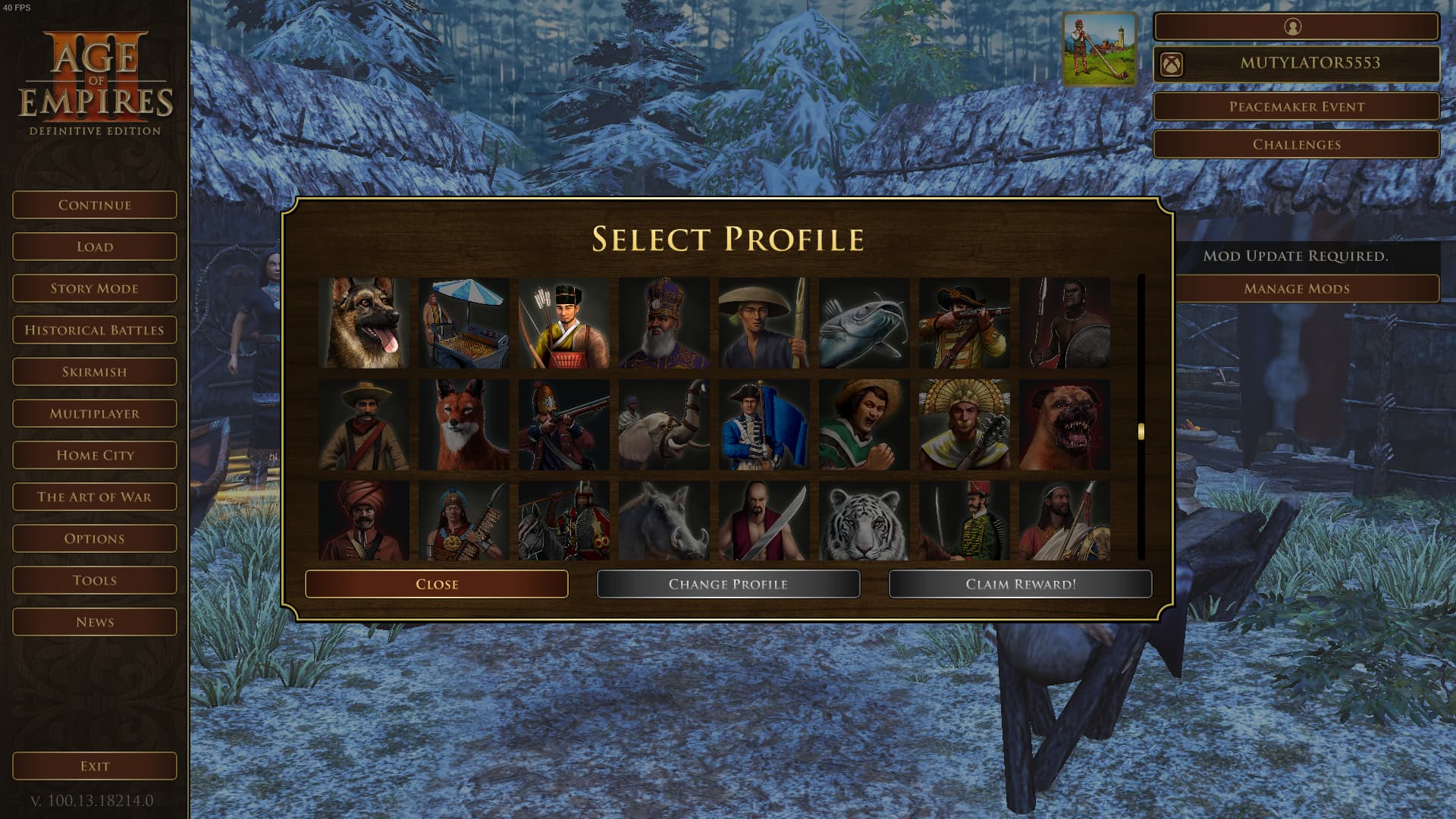Pick the market stall with umbrella portrait
This screenshot has height=819, width=1456.
coord(464,323)
